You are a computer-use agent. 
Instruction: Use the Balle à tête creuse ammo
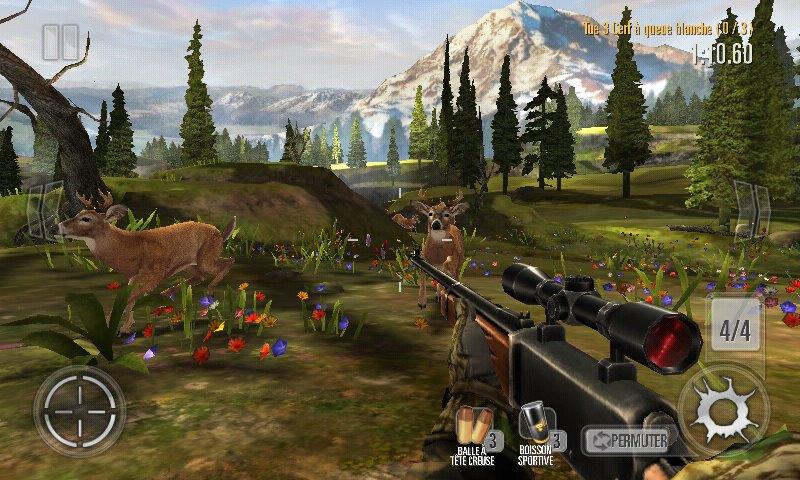[x=475, y=432]
